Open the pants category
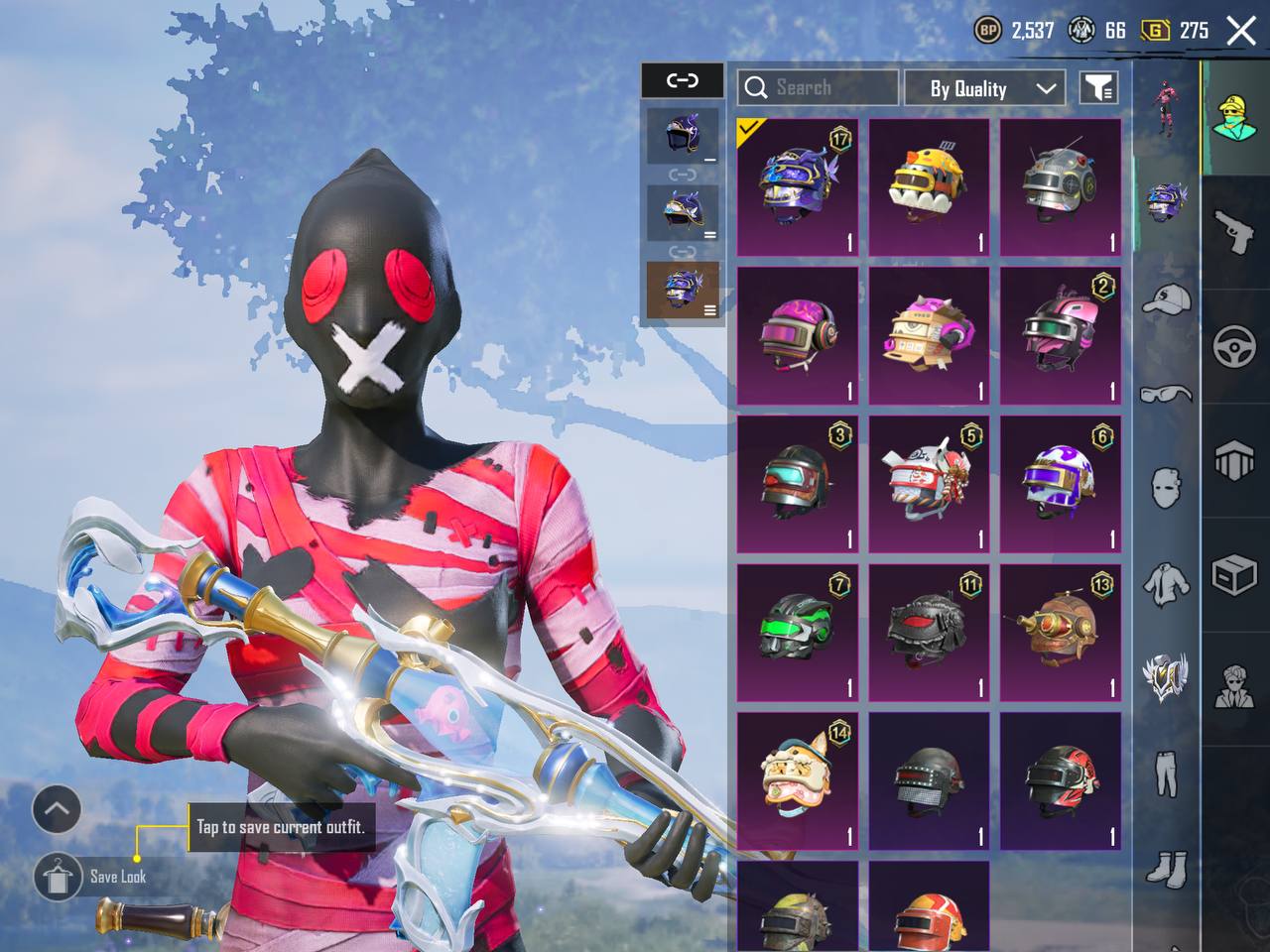The image size is (1270, 952). click(x=1166, y=773)
